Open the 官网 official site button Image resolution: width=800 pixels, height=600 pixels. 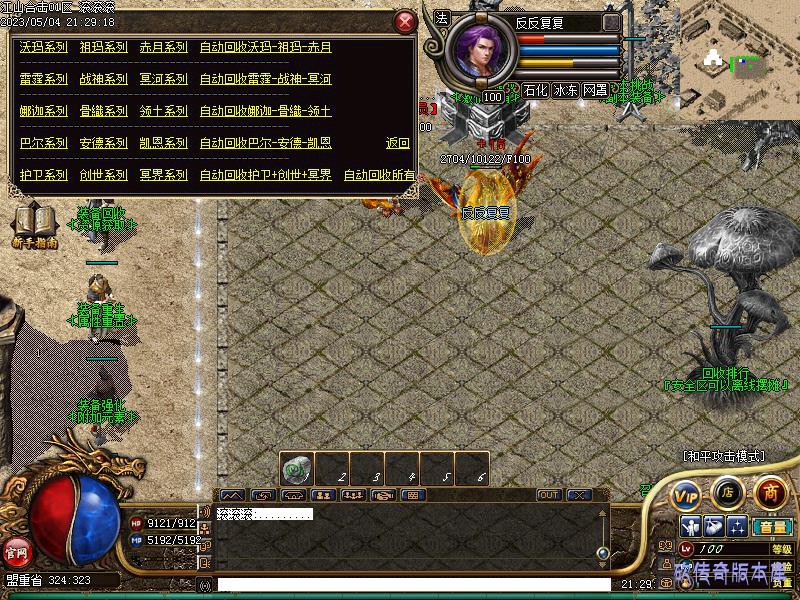[16, 551]
